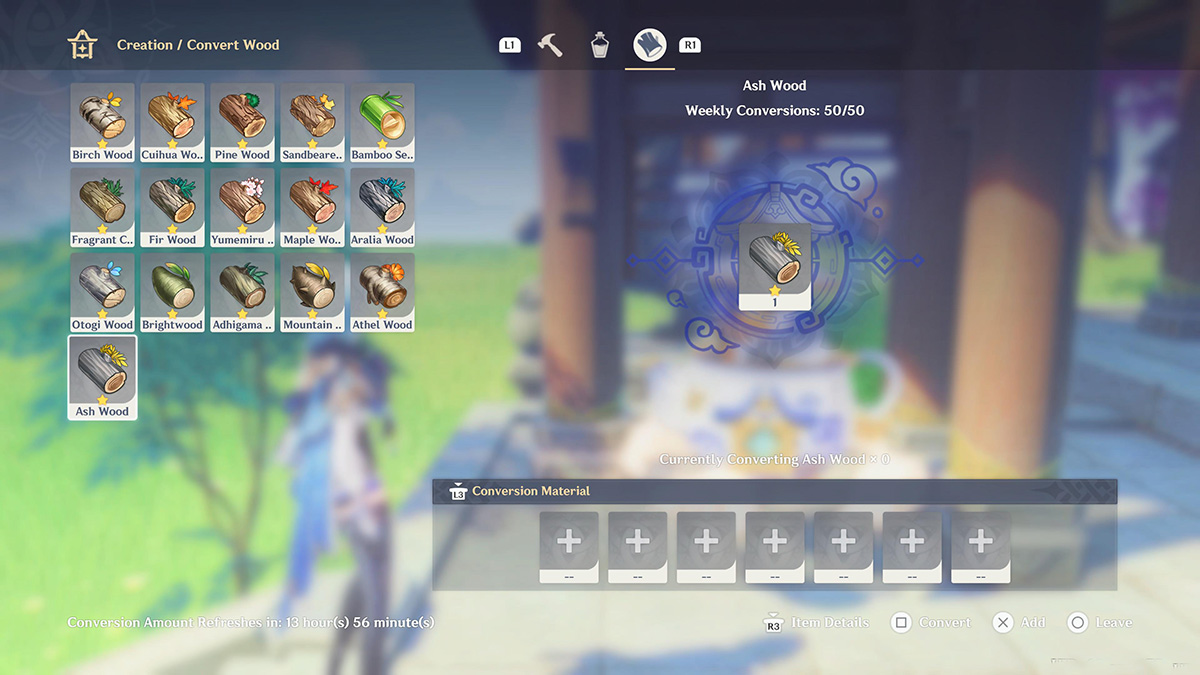Image resolution: width=1200 pixels, height=675 pixels.
Task: Select the Birch Wood item
Action: pos(102,122)
